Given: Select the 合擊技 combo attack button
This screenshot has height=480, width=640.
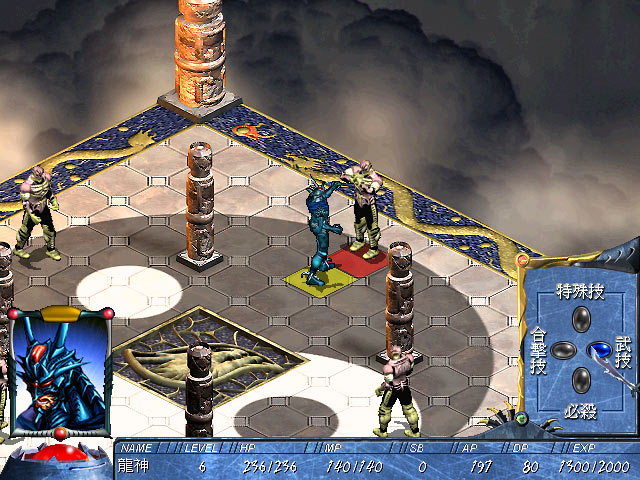Looking at the screenshot, I should click(x=562, y=350).
